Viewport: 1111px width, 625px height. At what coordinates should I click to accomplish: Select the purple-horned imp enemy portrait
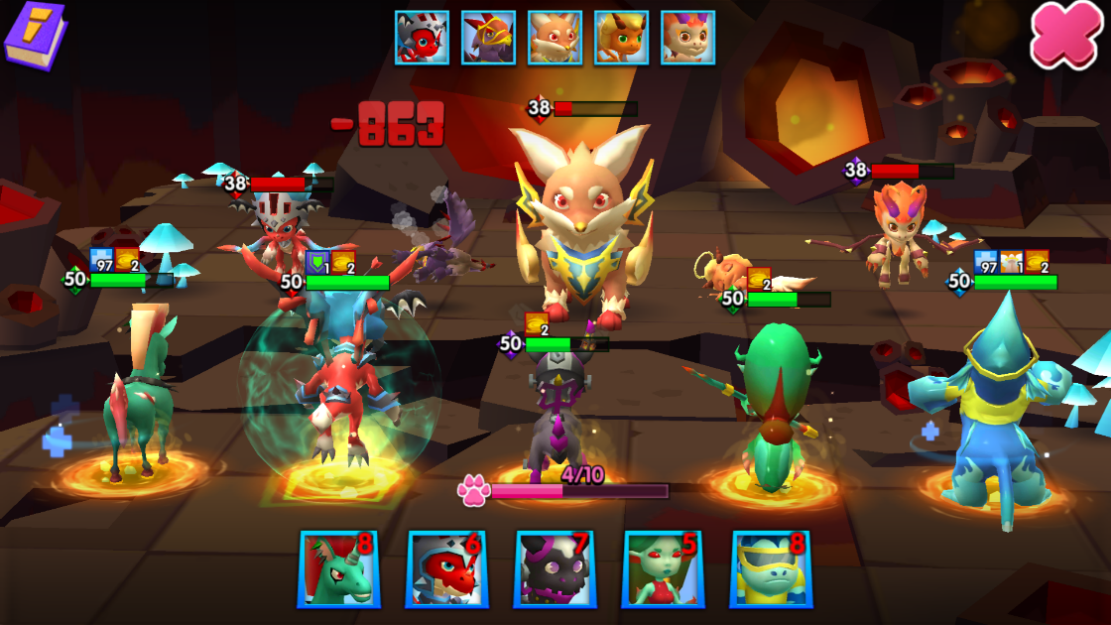pyautogui.click(x=688, y=38)
